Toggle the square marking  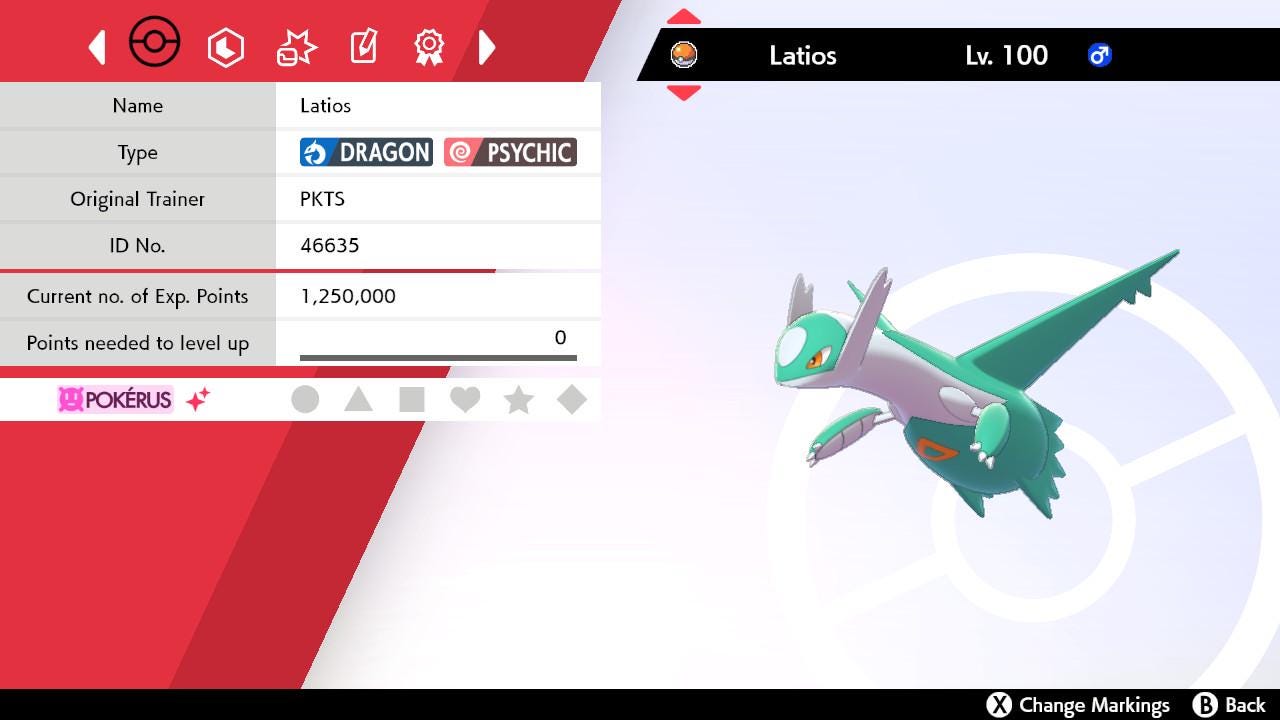tap(411, 400)
